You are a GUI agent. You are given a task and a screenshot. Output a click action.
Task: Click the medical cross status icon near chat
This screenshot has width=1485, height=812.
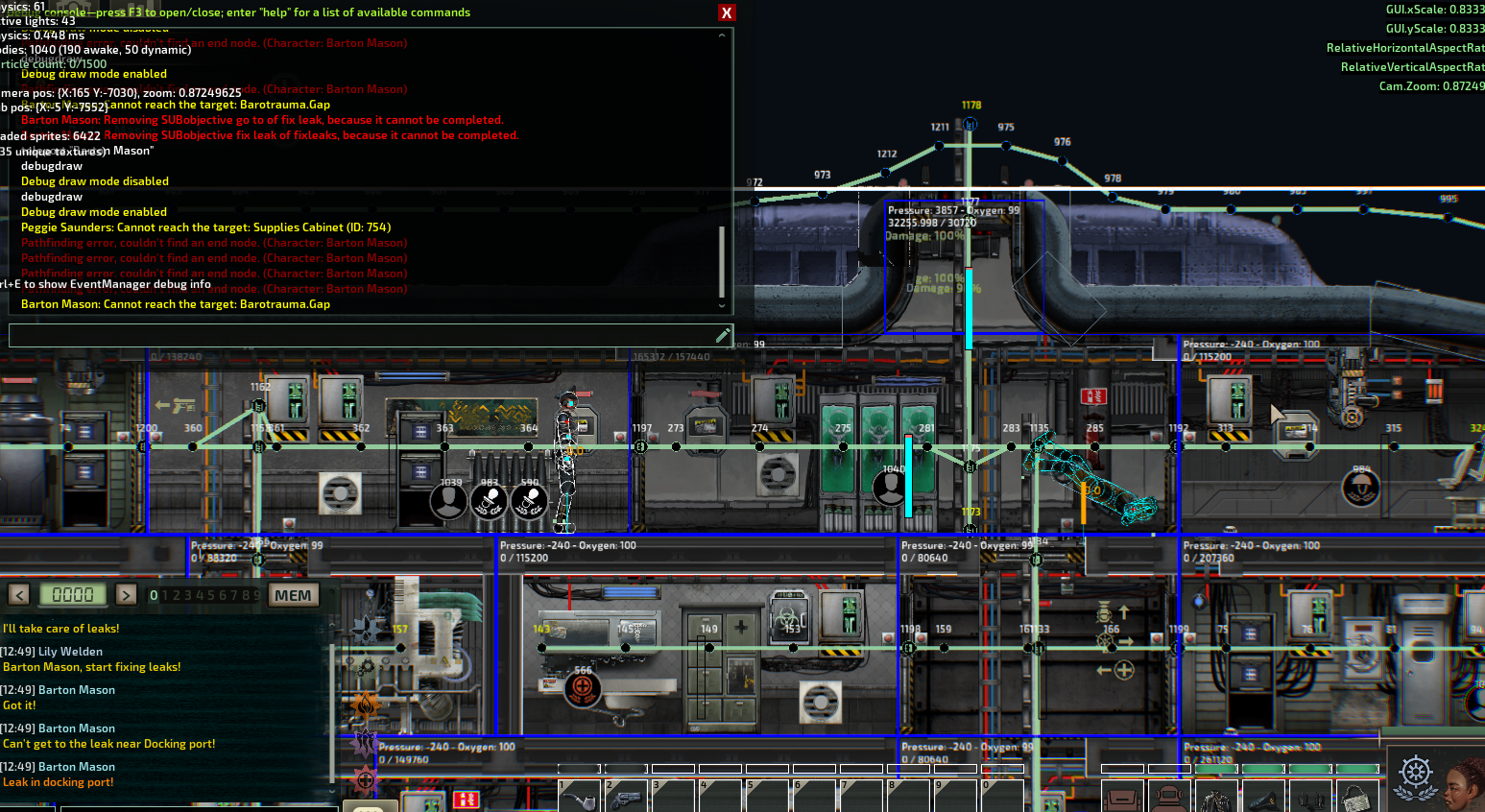[x=367, y=779]
